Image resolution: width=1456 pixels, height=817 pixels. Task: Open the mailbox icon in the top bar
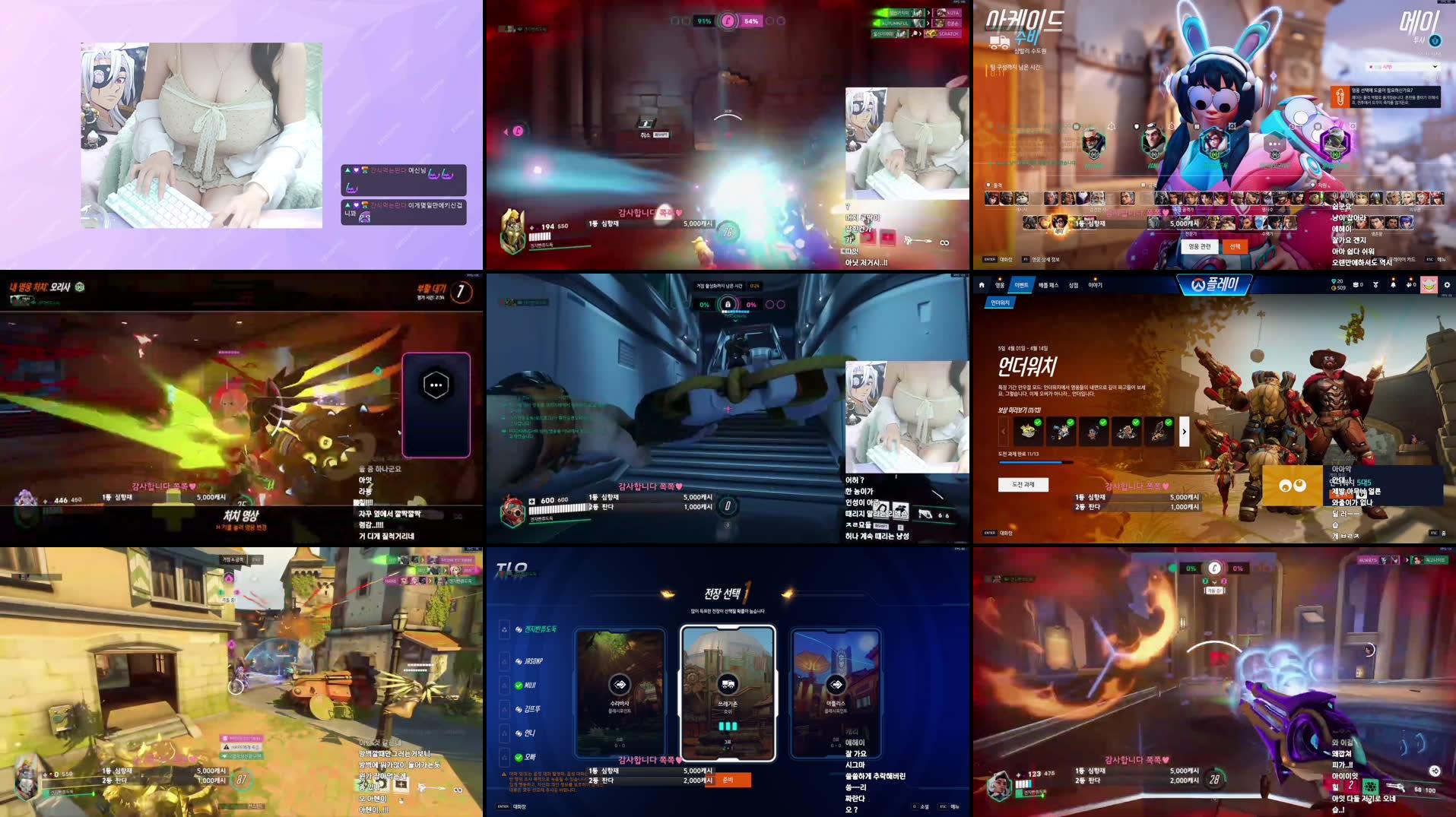[1356, 284]
